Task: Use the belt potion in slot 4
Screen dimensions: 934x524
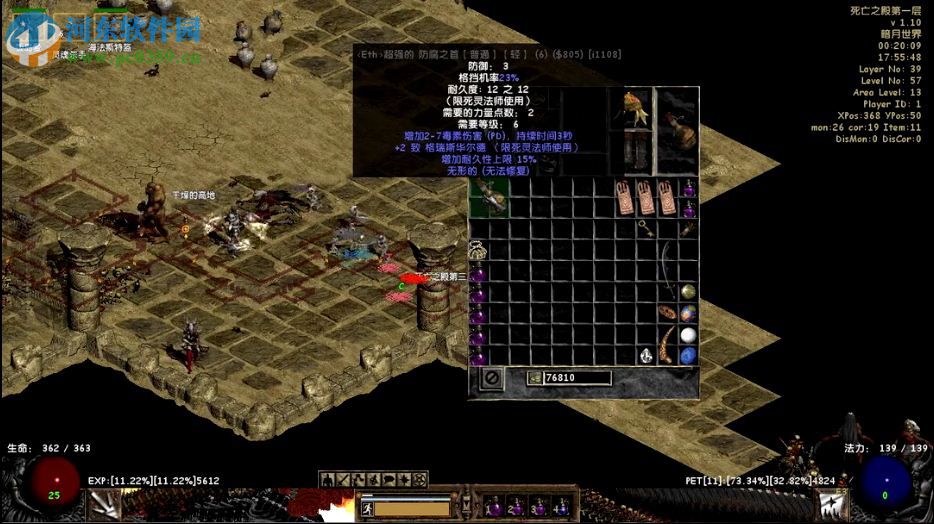Action: click(x=563, y=507)
